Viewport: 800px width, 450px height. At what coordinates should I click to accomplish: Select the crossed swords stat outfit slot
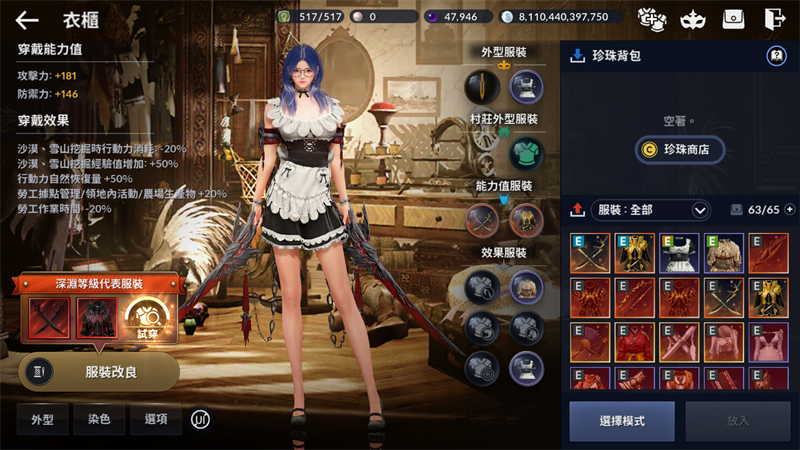(482, 220)
